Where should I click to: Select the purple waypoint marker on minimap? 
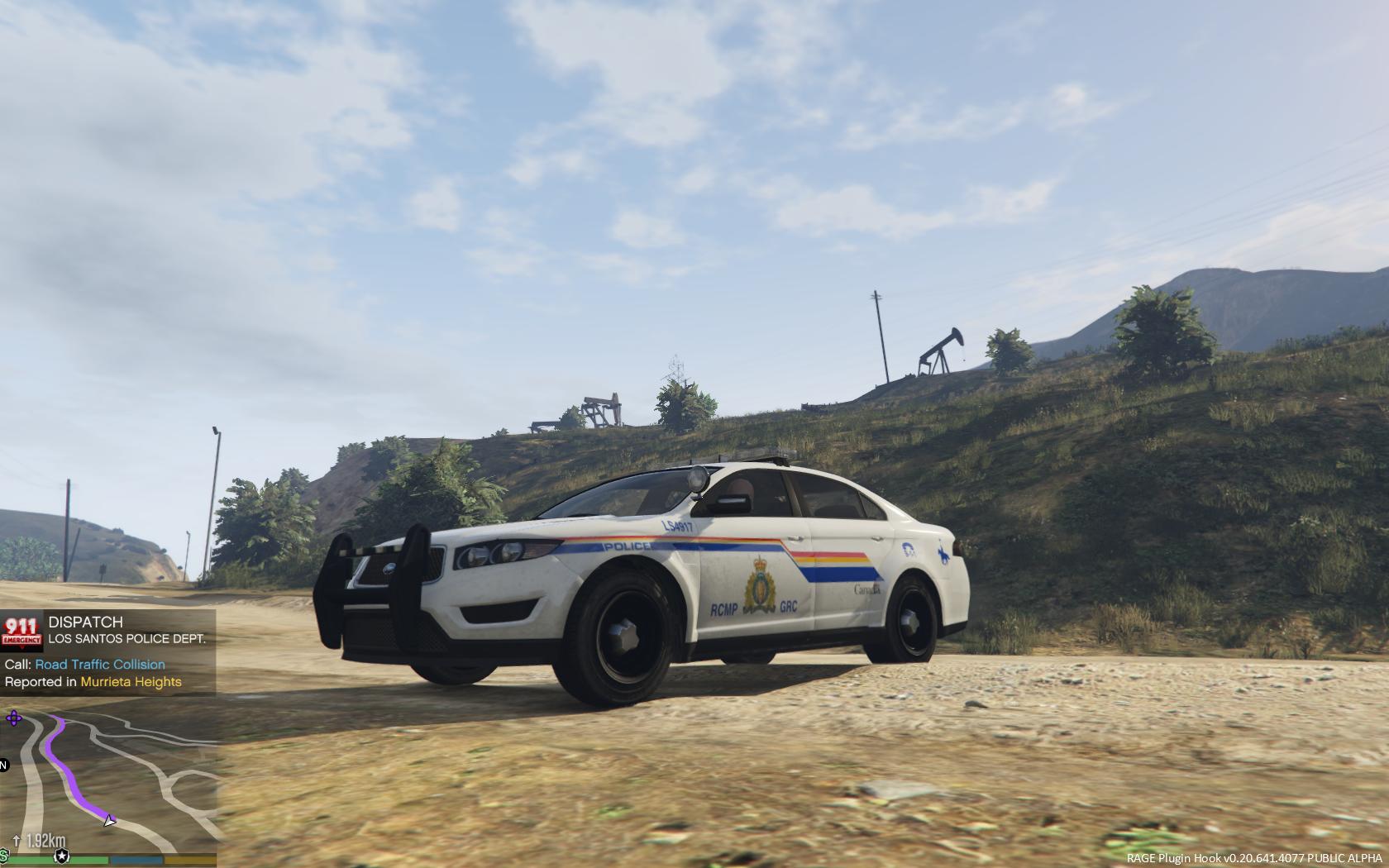coord(14,718)
